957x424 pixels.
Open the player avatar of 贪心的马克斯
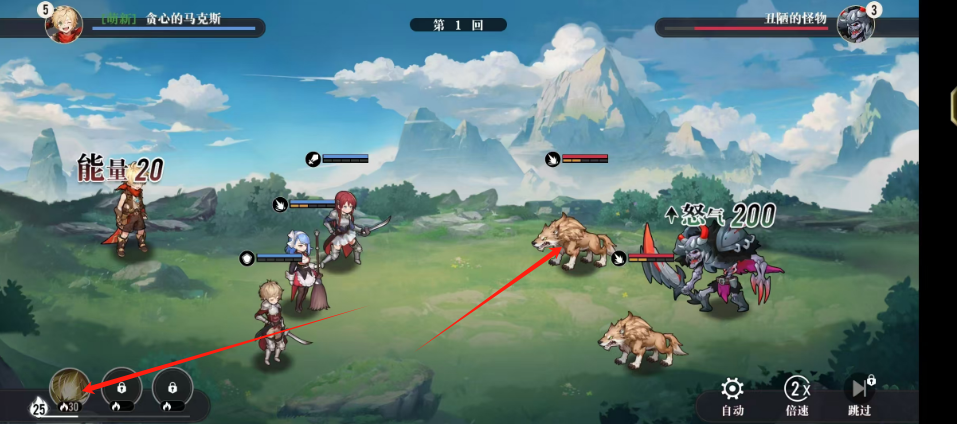(63, 22)
